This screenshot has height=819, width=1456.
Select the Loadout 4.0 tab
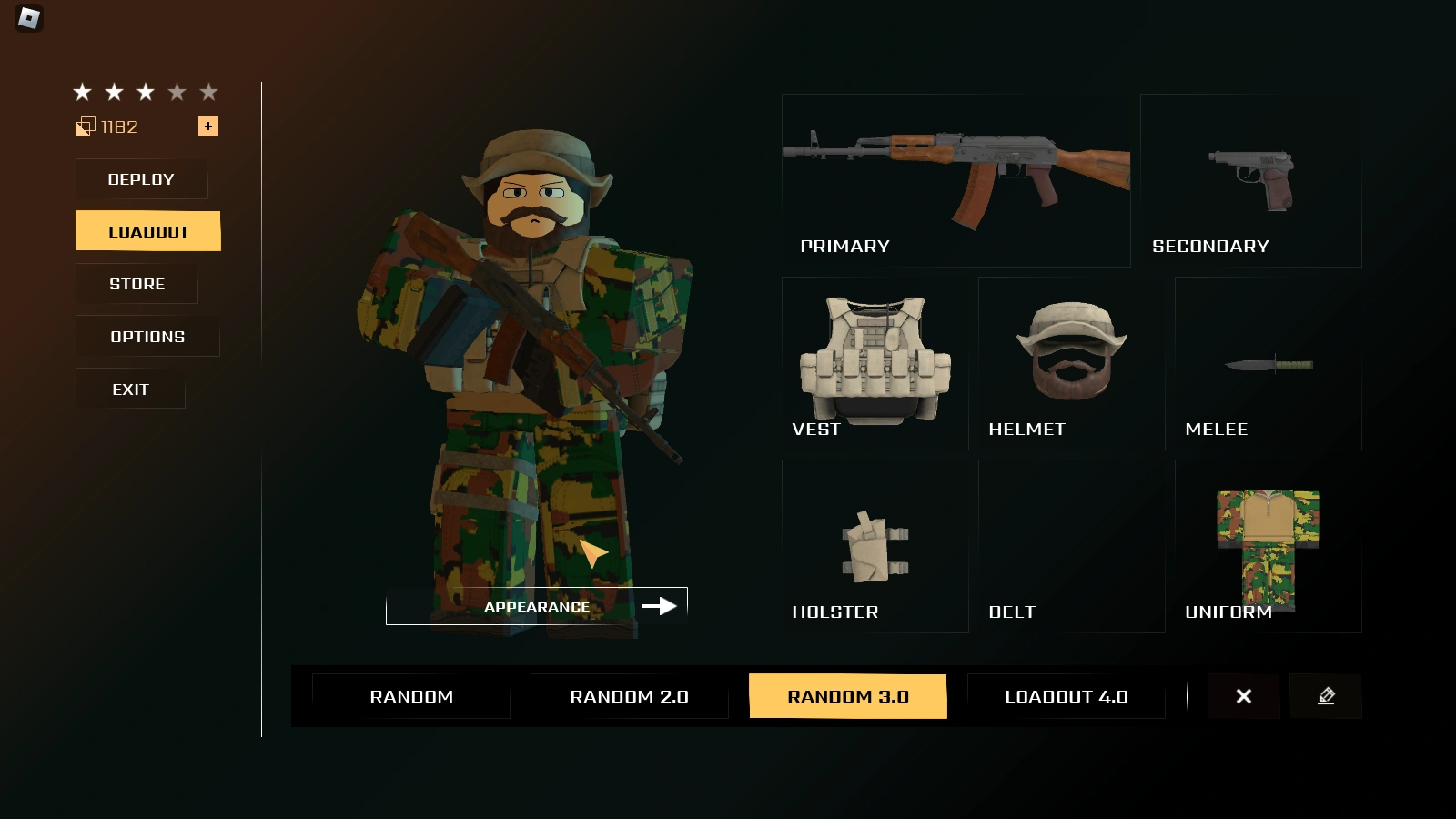click(1066, 696)
